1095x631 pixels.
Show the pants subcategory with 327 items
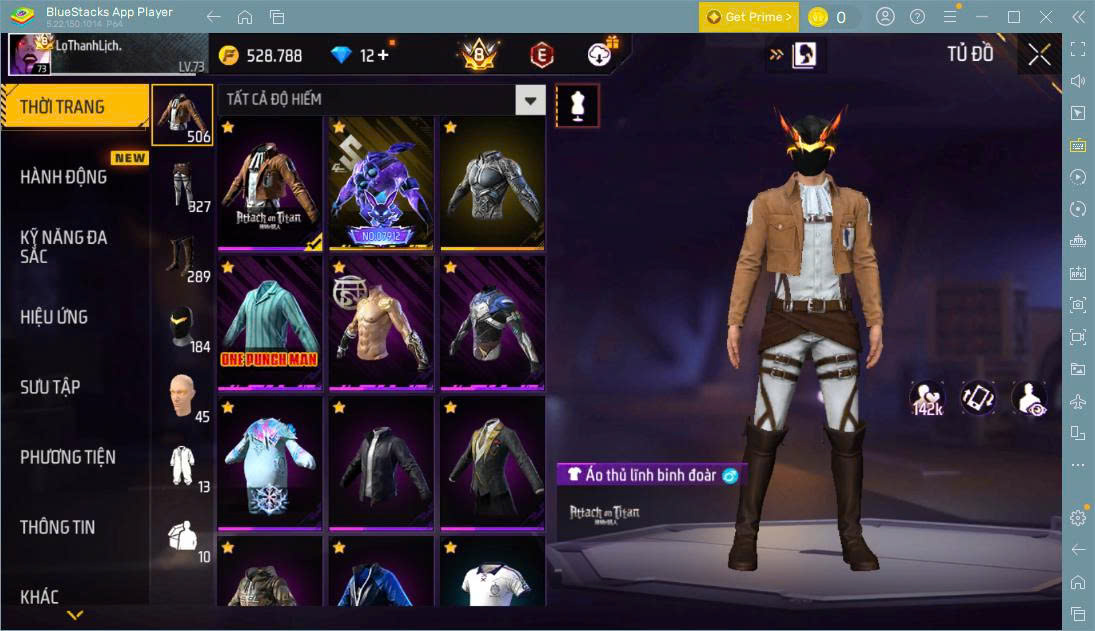point(183,187)
